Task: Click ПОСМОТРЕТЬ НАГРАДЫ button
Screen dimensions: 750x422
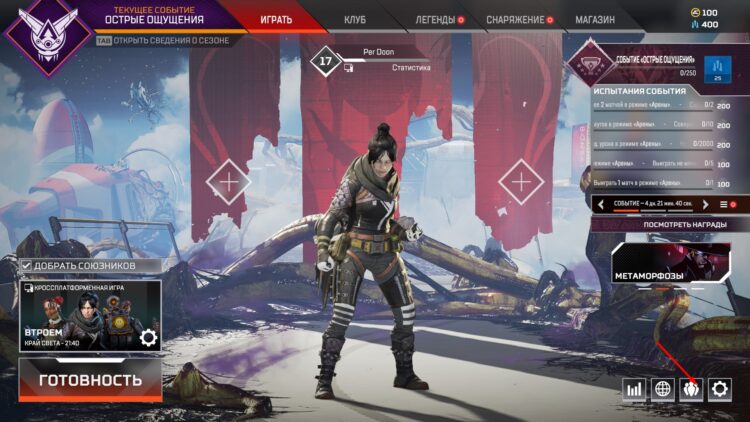Action: [x=665, y=225]
